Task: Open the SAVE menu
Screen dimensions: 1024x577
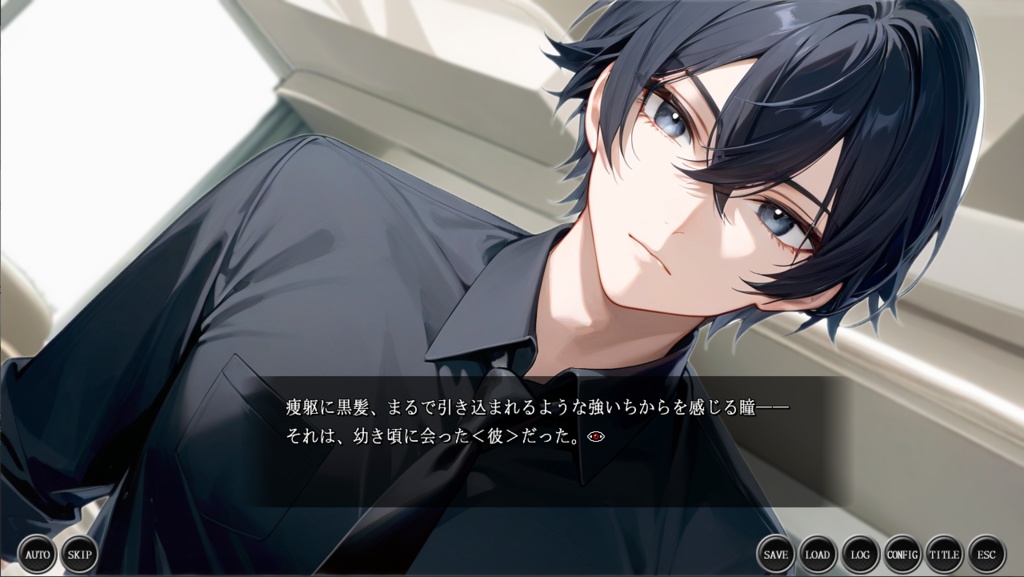Action: pyautogui.click(x=776, y=554)
